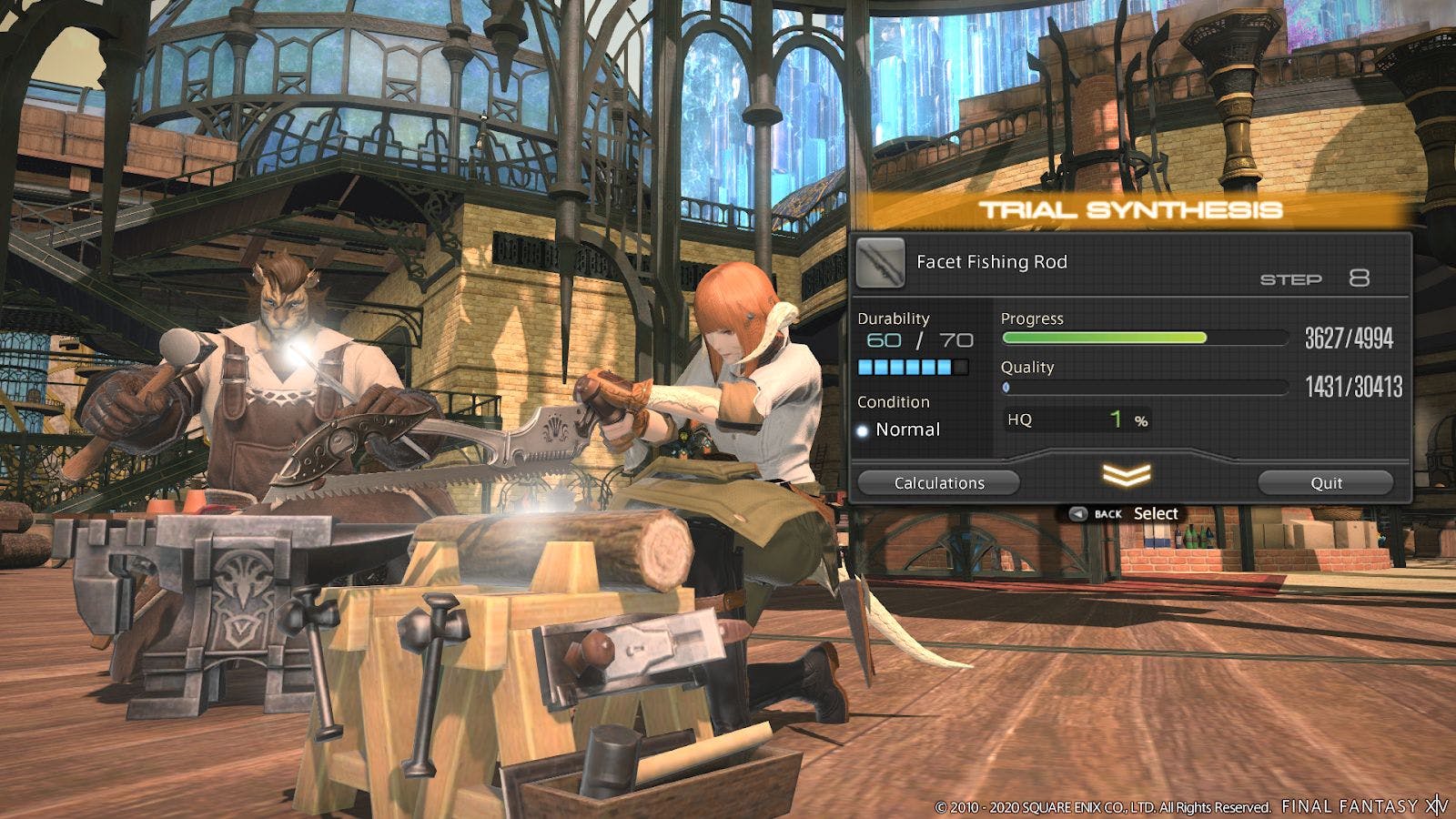Screen dimensions: 1456x819
Task: Quit the trial synthesis
Action: 1328,483
